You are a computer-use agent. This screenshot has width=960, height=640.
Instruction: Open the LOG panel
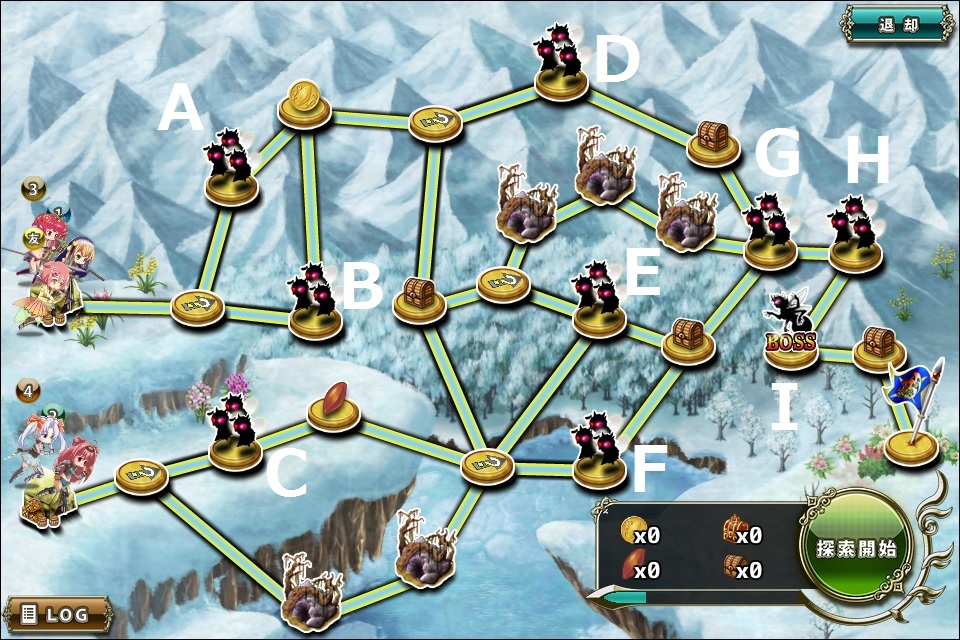pos(59,612)
